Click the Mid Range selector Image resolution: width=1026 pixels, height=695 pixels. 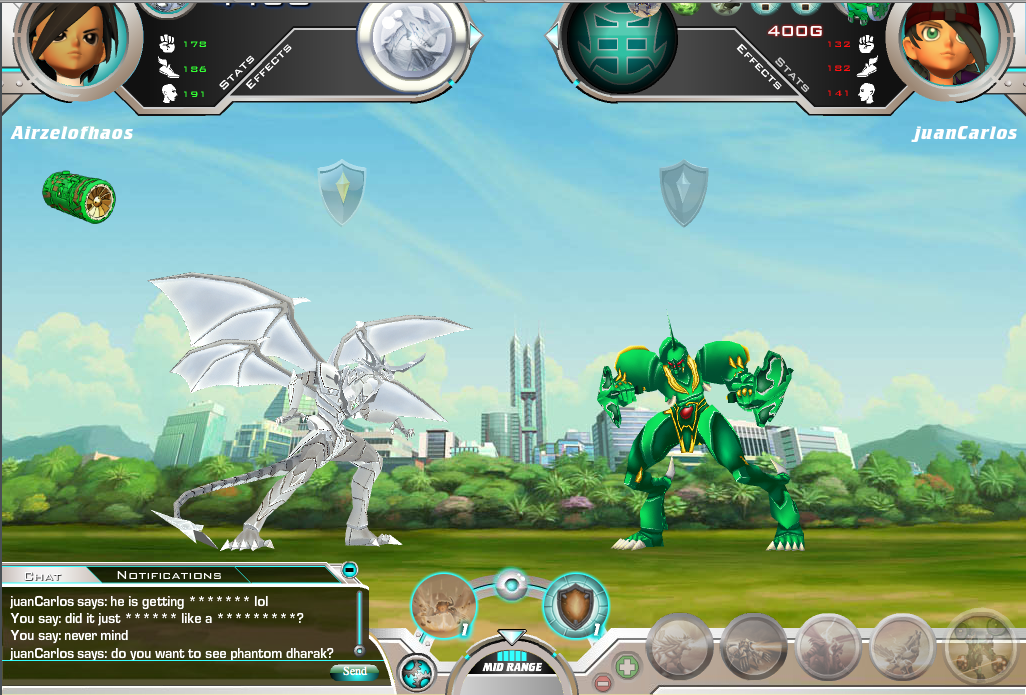(x=512, y=665)
